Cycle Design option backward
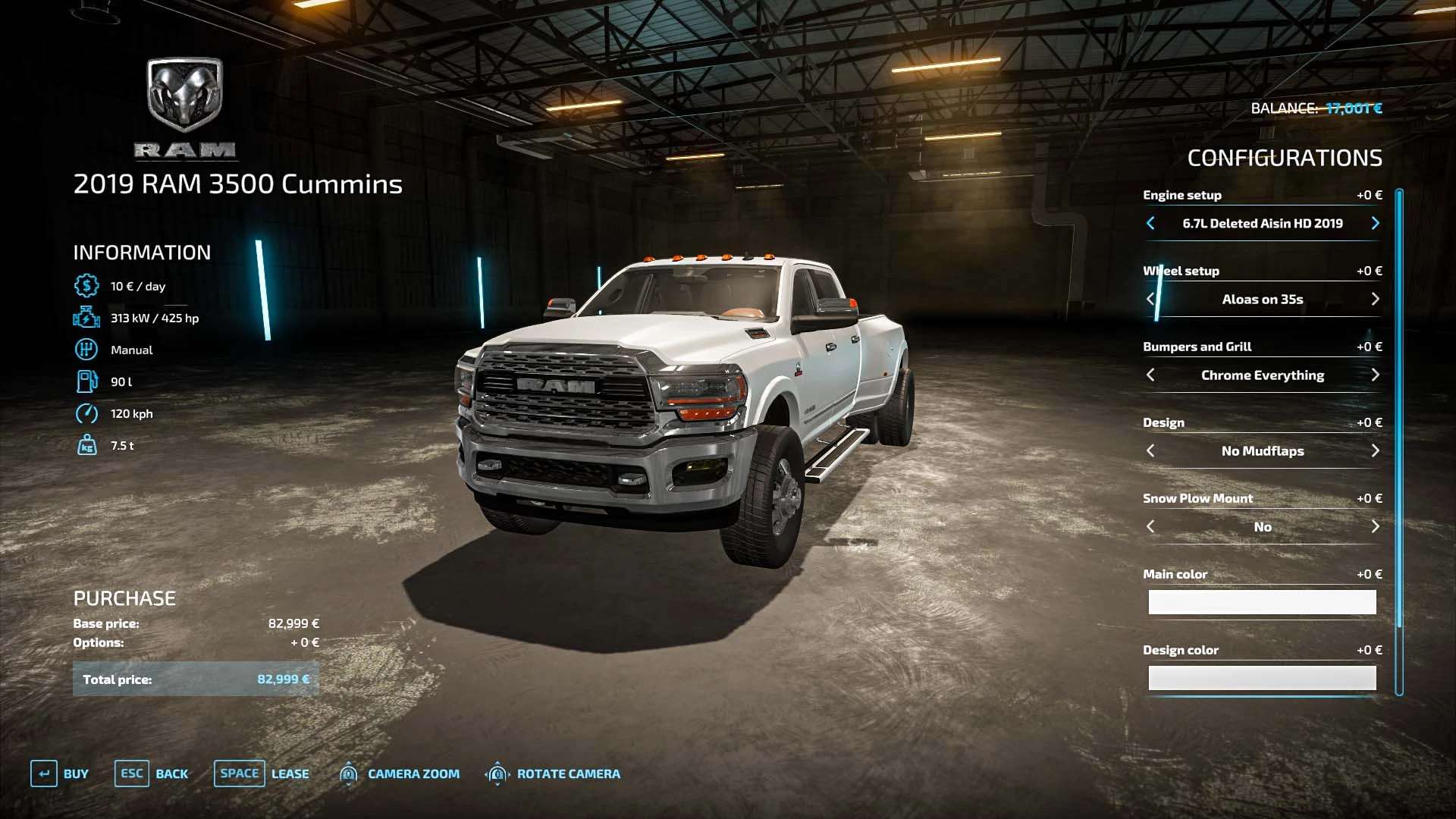 click(x=1150, y=450)
